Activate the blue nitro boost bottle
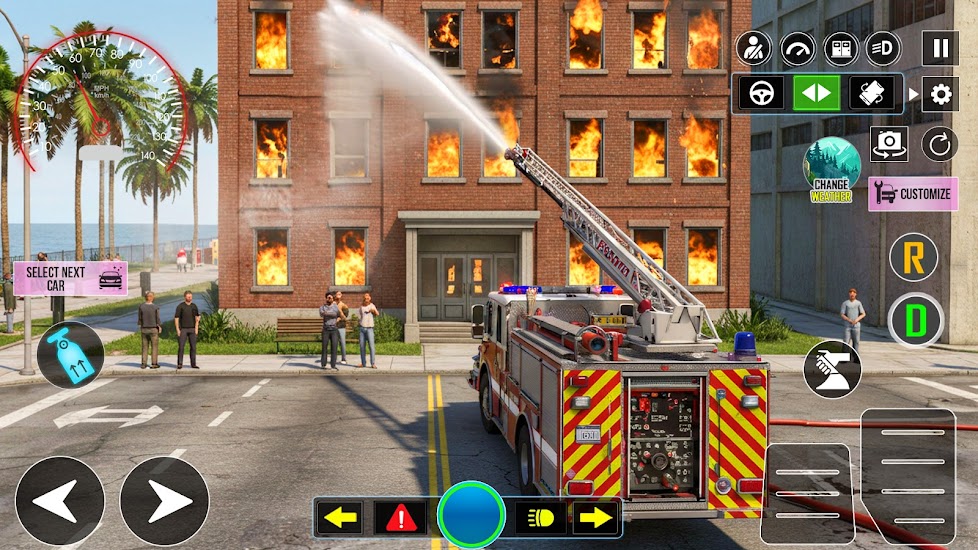The height and width of the screenshot is (550, 978). tap(70, 355)
